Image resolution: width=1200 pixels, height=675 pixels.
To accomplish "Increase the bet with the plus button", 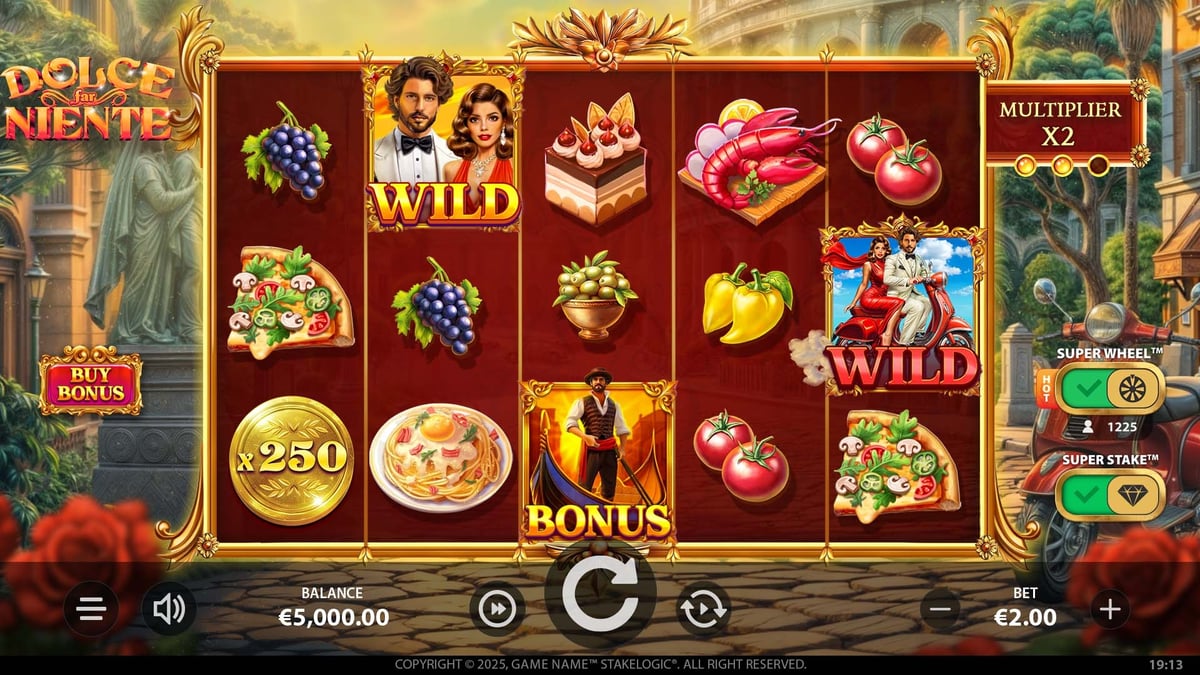I will [x=1109, y=608].
